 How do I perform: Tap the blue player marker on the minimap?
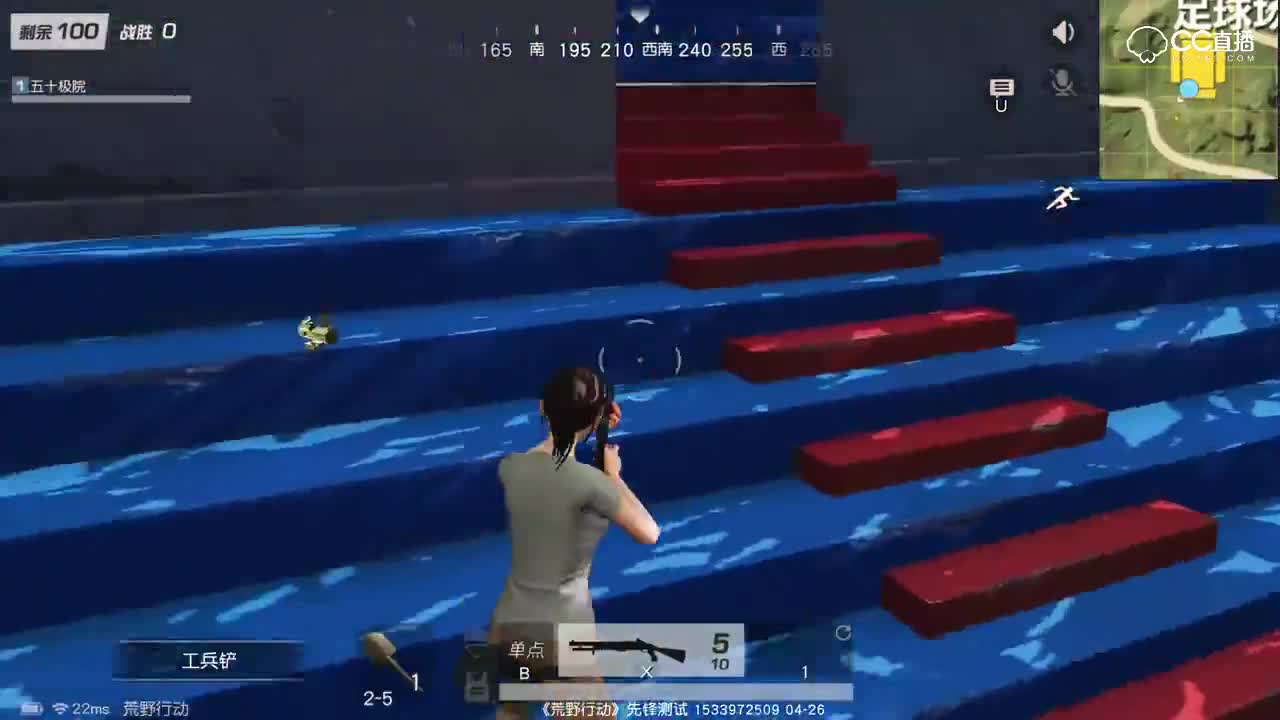(1189, 89)
